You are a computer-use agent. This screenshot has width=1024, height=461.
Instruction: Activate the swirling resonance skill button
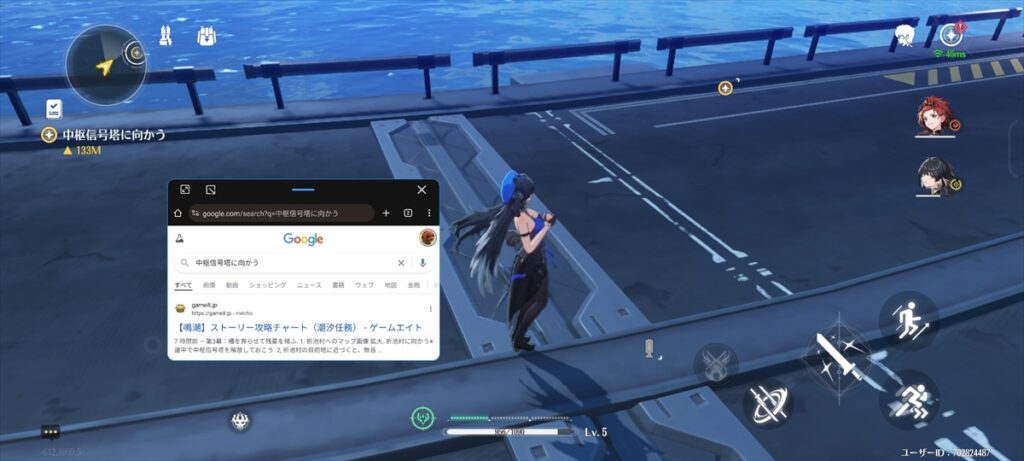click(768, 402)
